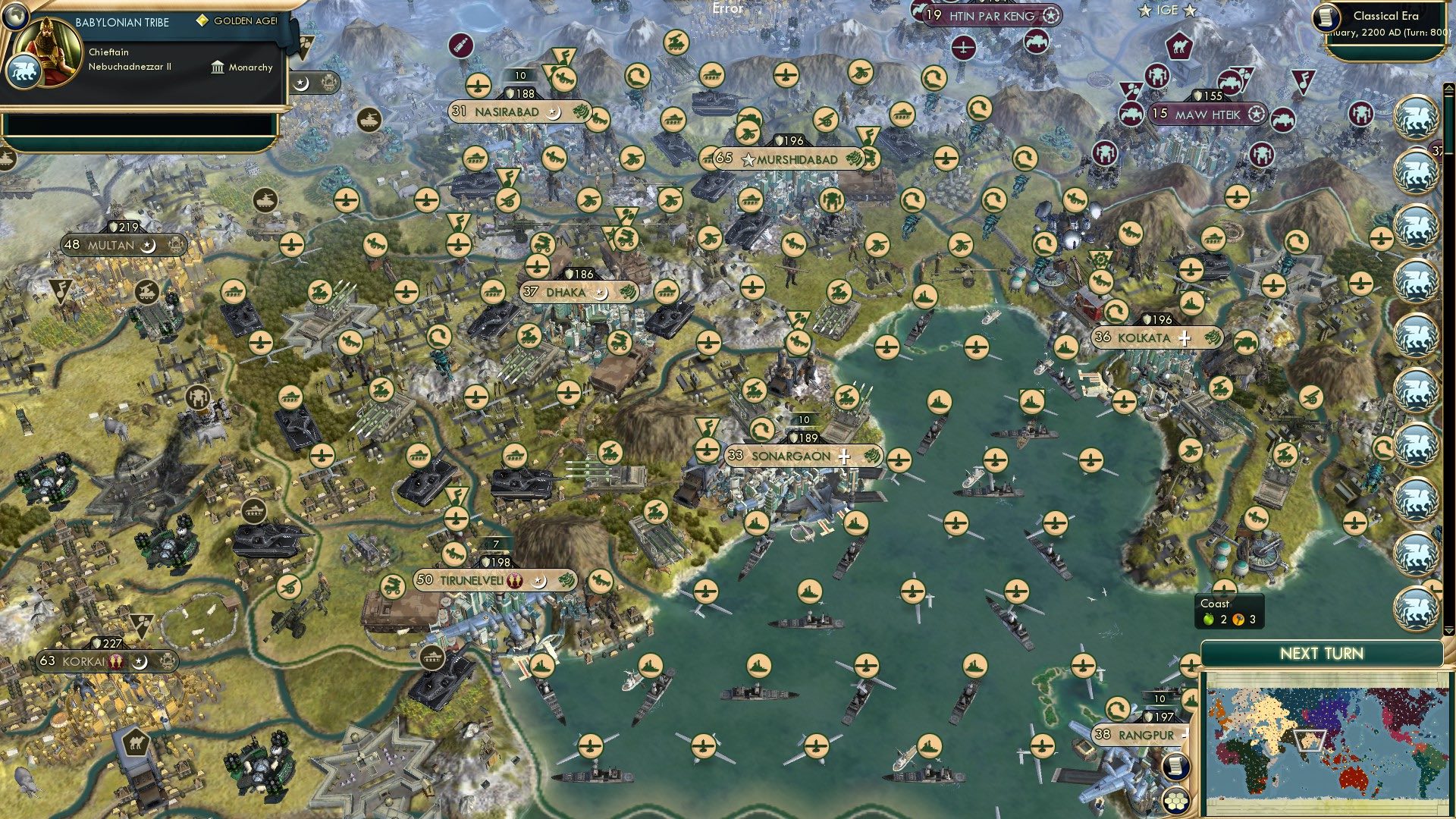Click the Golden Age diamond indicator

coord(202,21)
